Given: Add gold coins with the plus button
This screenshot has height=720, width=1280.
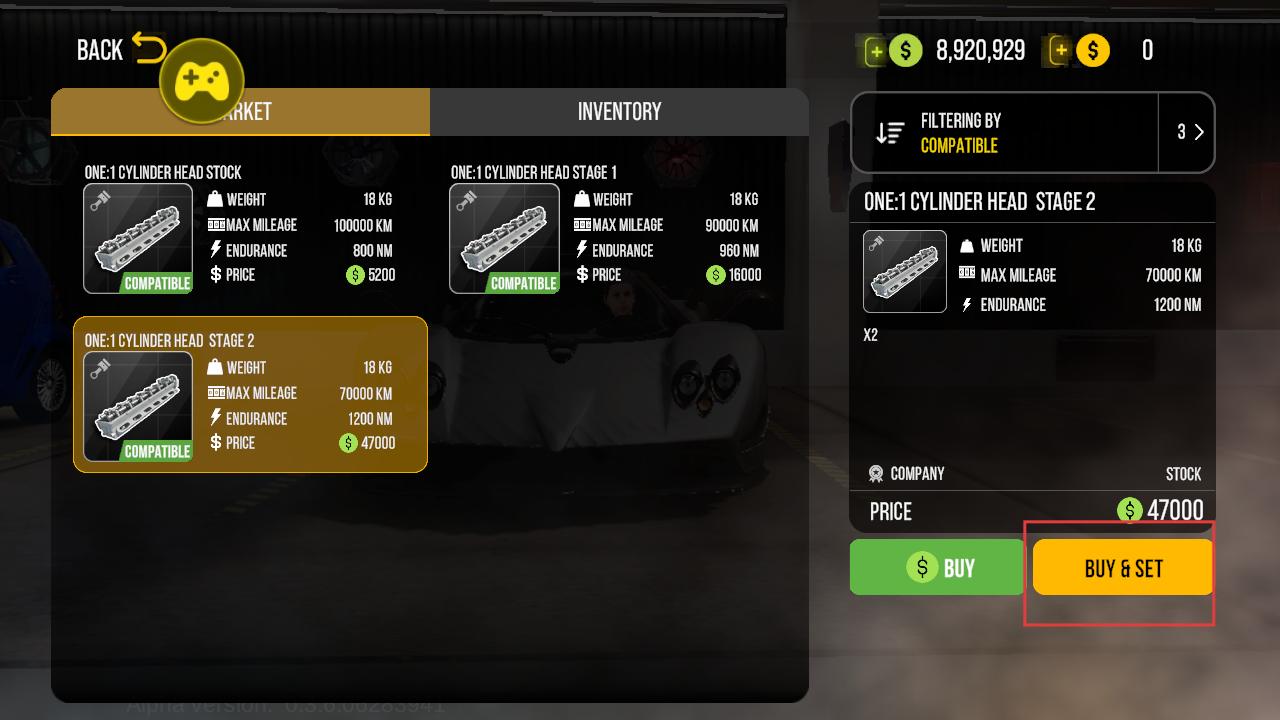Looking at the screenshot, I should coord(1060,51).
